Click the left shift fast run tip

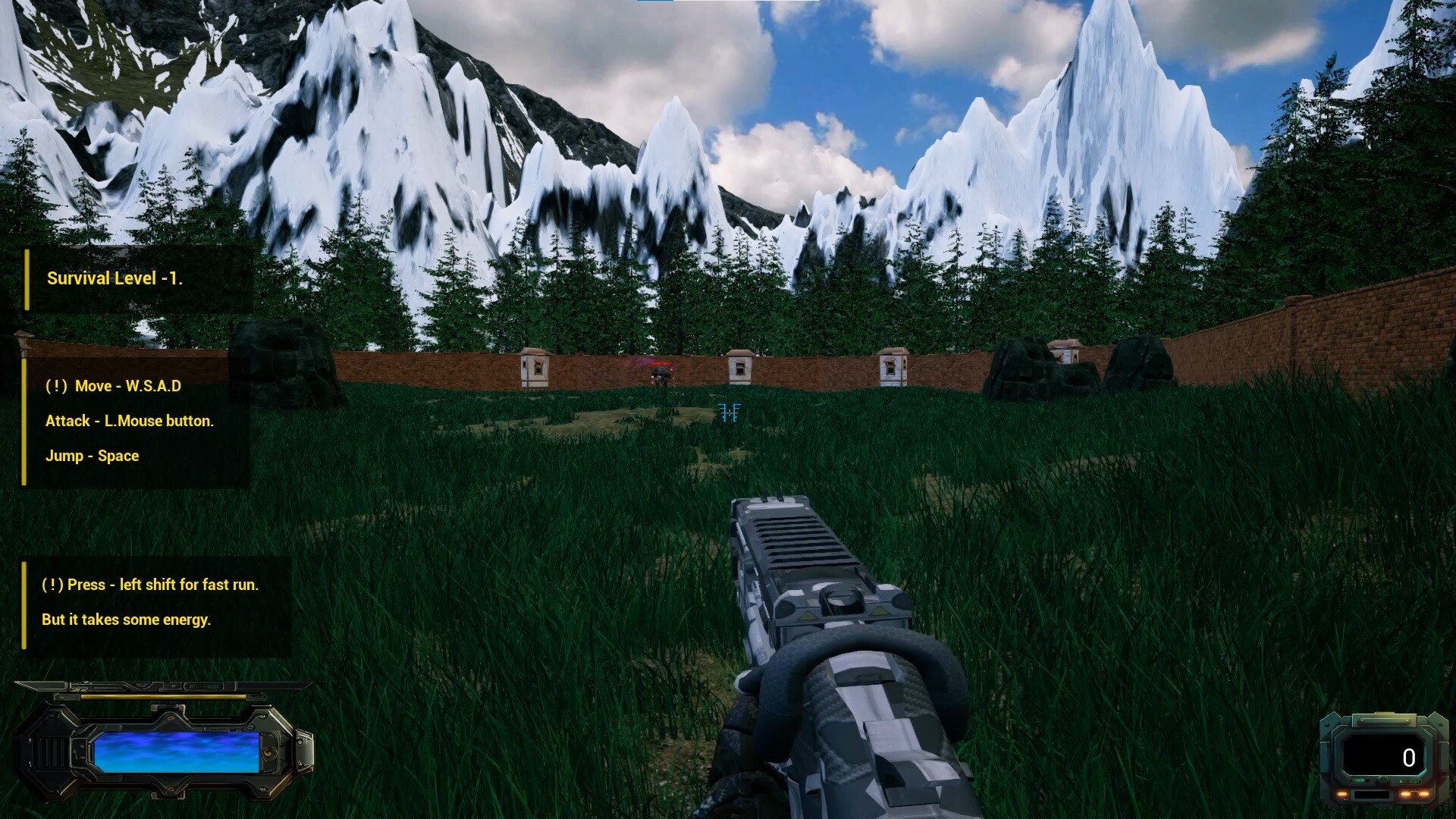pyautogui.click(x=149, y=585)
